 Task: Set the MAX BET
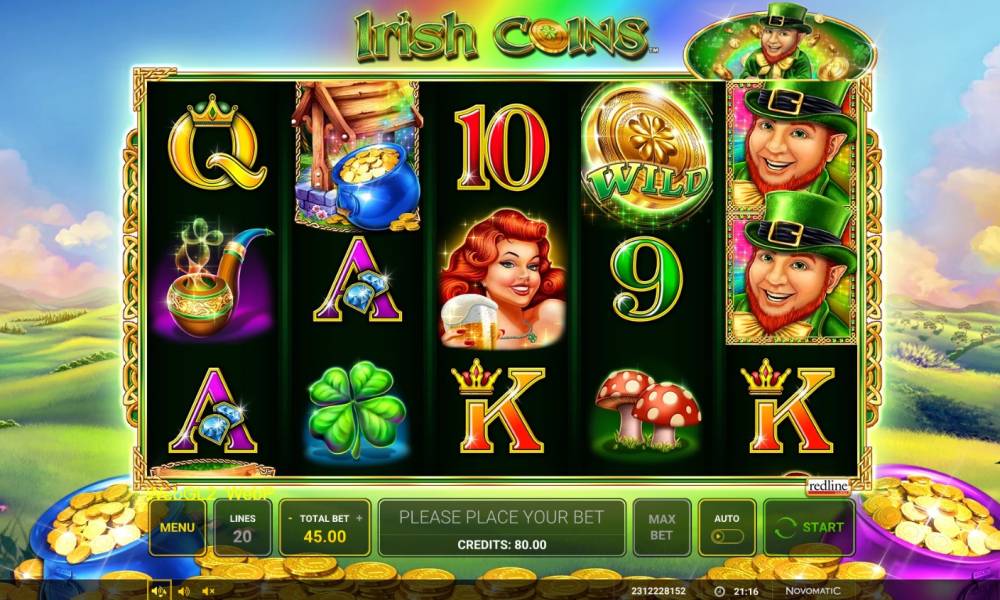click(661, 527)
